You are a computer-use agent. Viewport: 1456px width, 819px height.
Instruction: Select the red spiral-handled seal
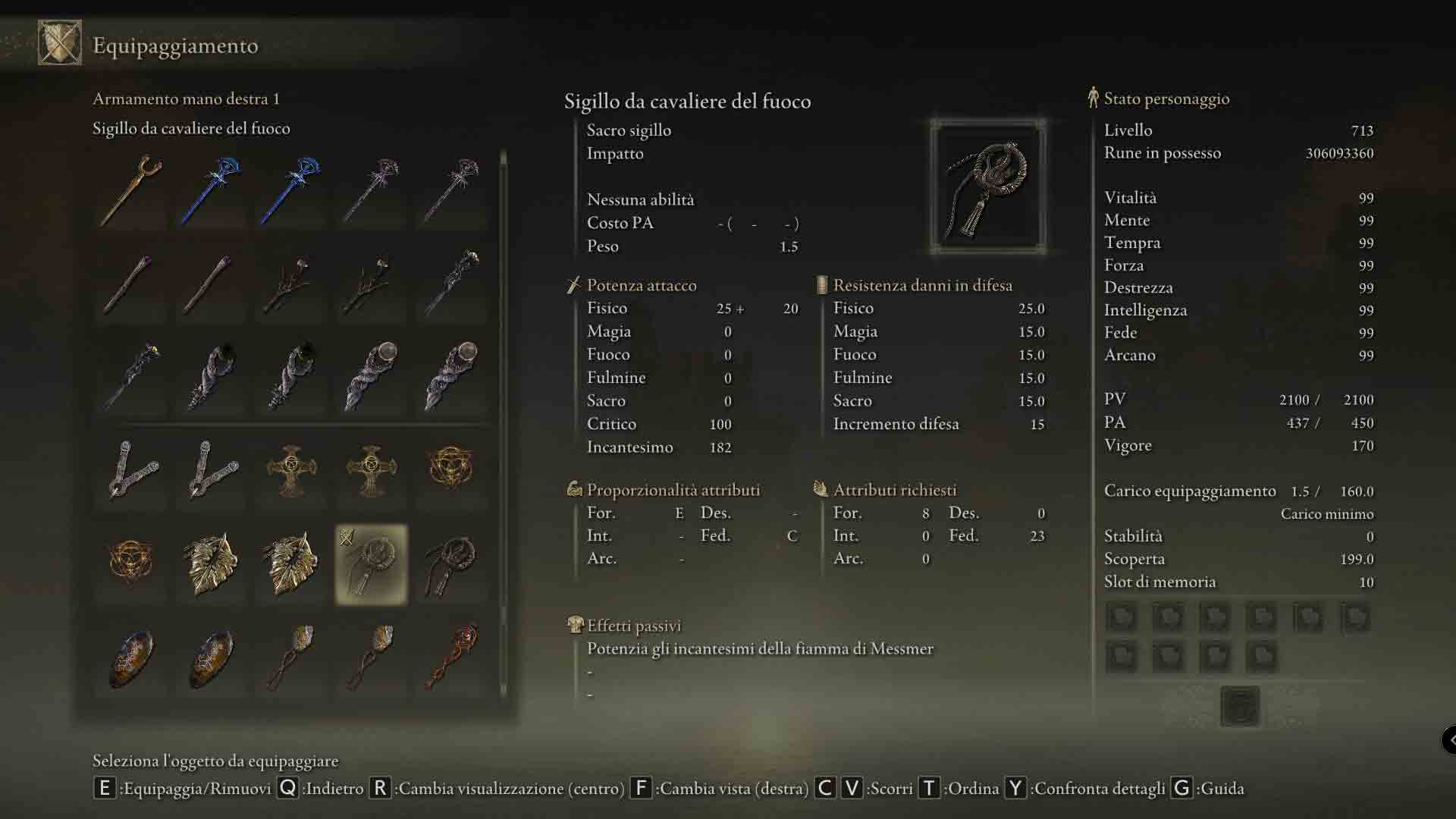click(x=451, y=657)
